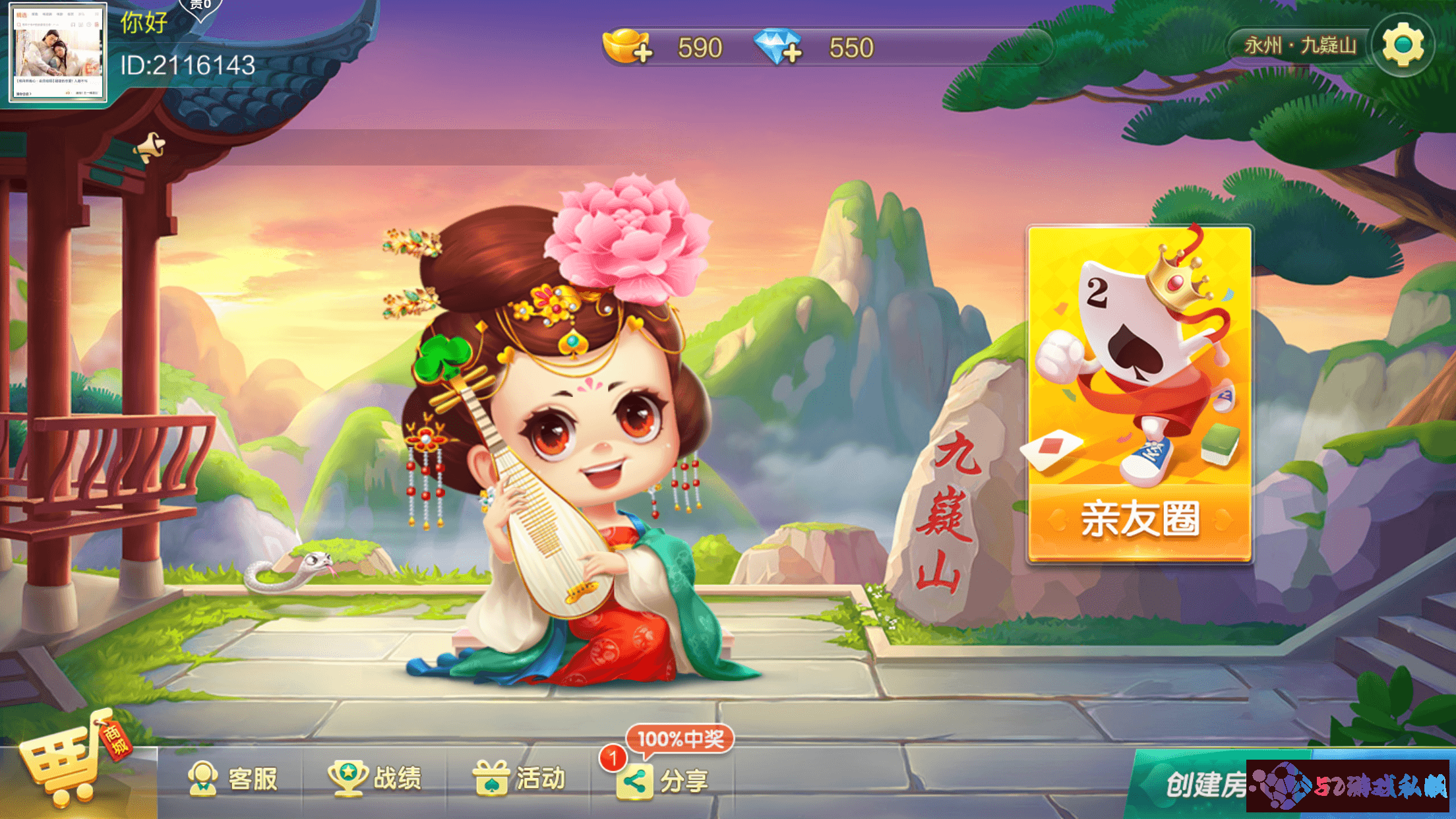Tap the 贵0 VIP badge
The width and height of the screenshot is (1456, 819).
pyautogui.click(x=199, y=9)
